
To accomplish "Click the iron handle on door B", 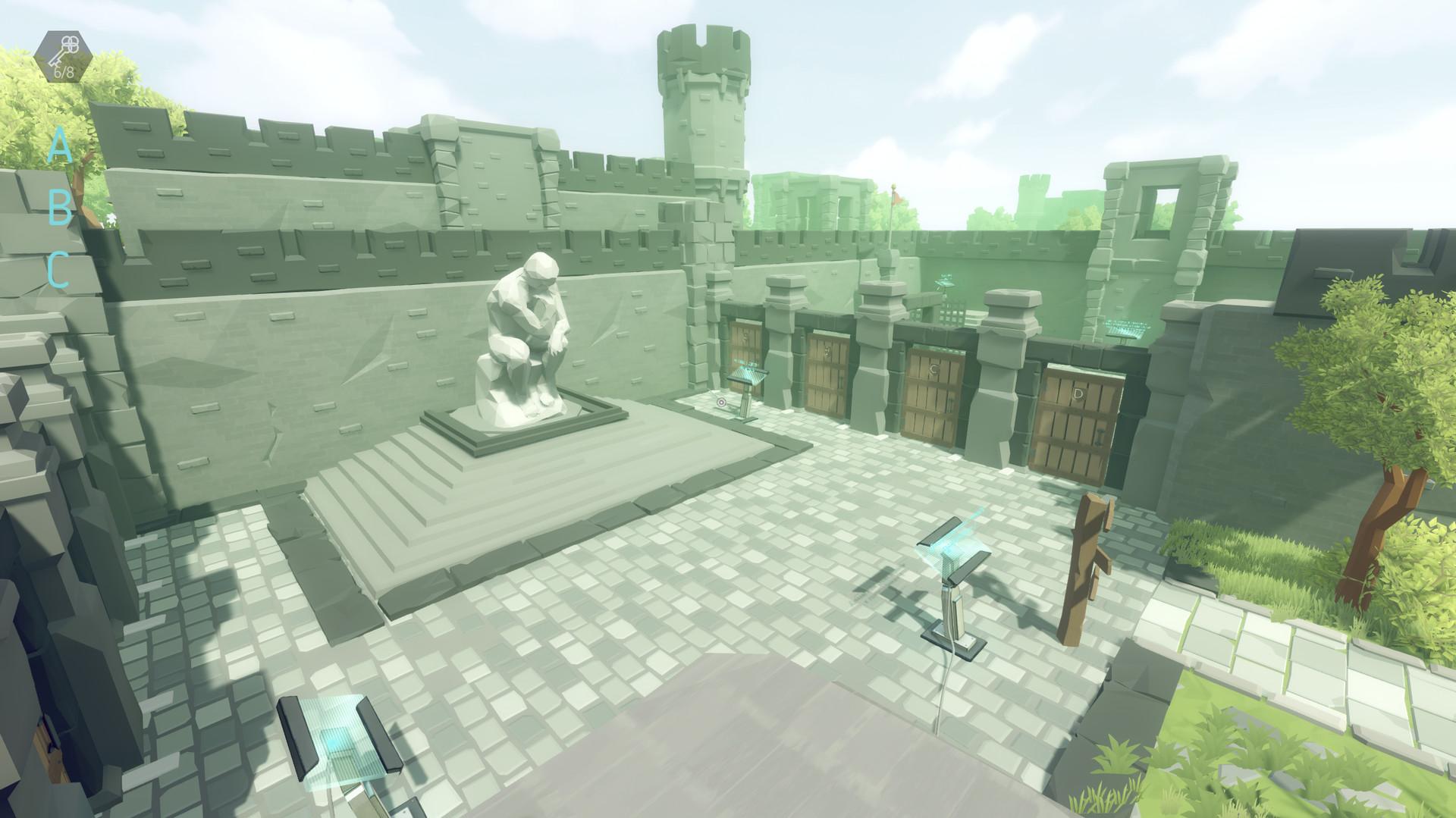I will point(840,382).
